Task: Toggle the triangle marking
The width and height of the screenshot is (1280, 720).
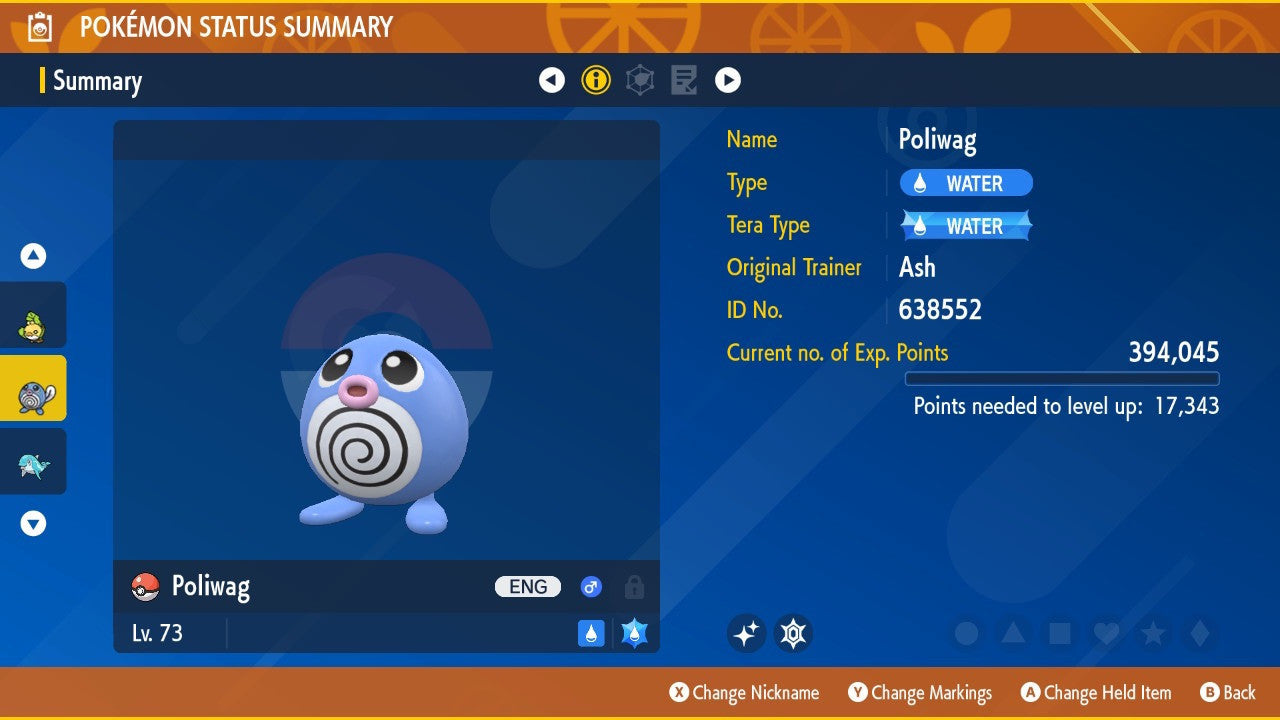Action: [1013, 633]
